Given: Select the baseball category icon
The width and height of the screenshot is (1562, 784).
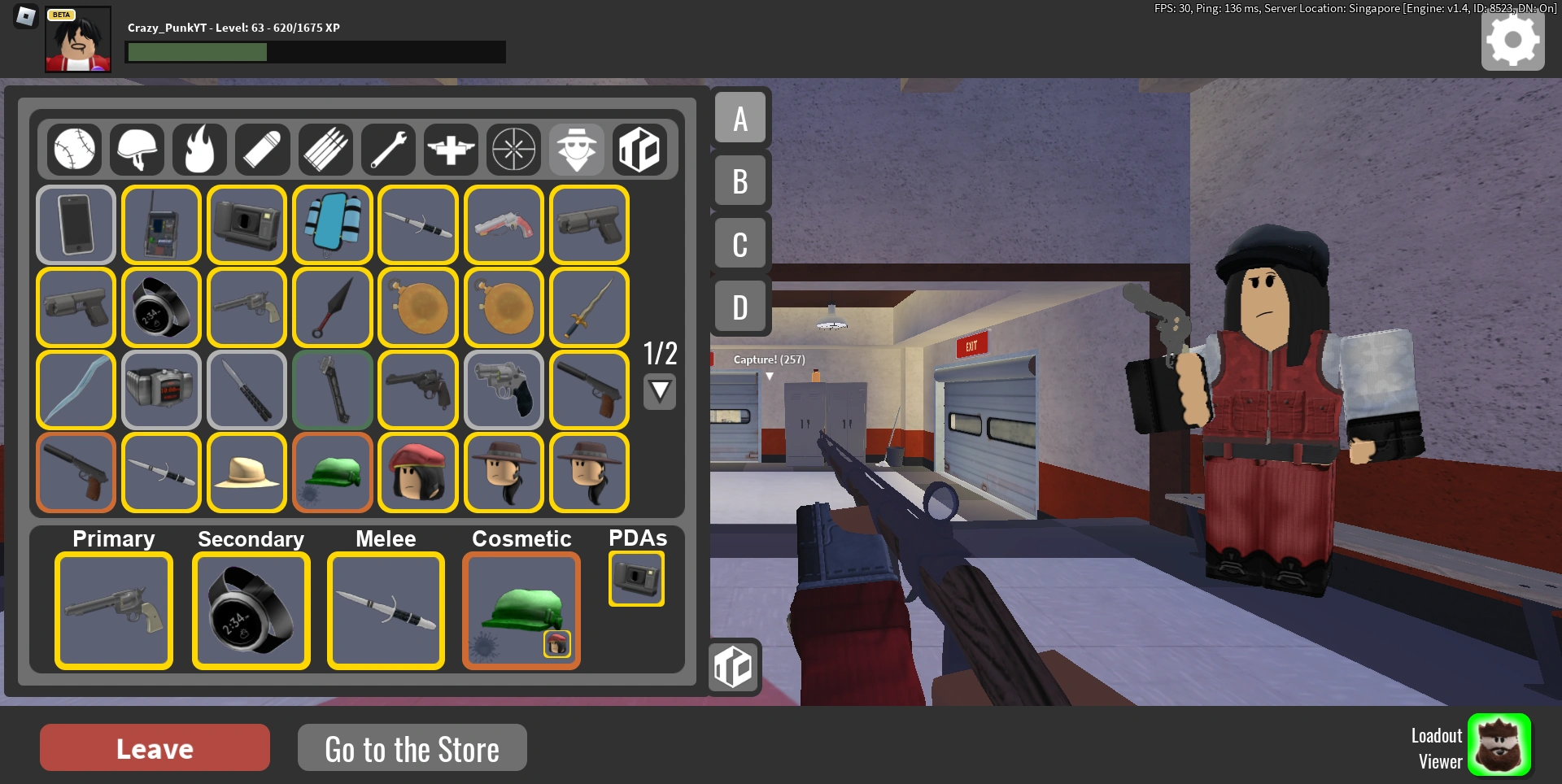Looking at the screenshot, I should [74, 150].
